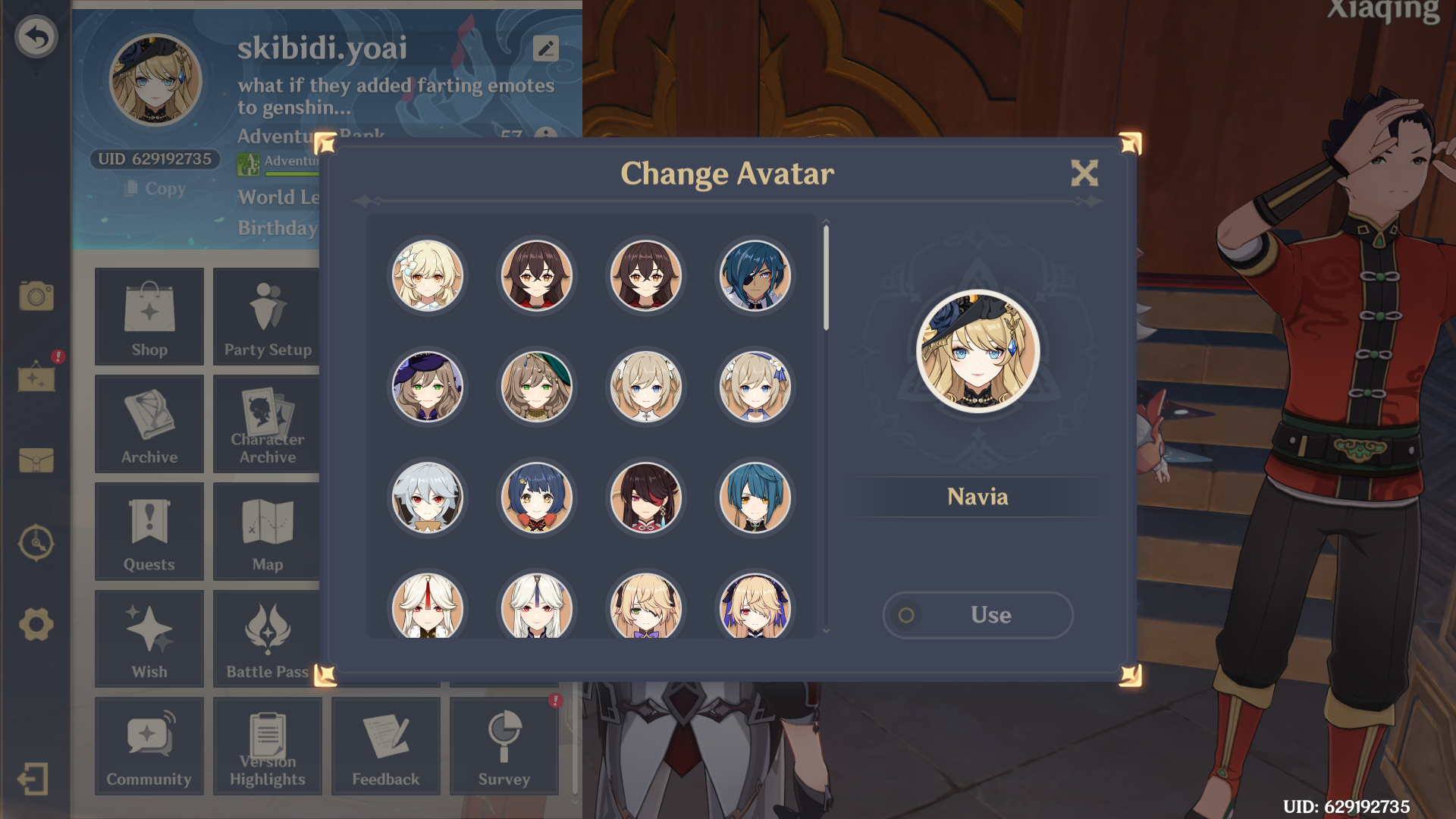Open Version Highlights
Image resolution: width=1456 pixels, height=819 pixels.
268,746
